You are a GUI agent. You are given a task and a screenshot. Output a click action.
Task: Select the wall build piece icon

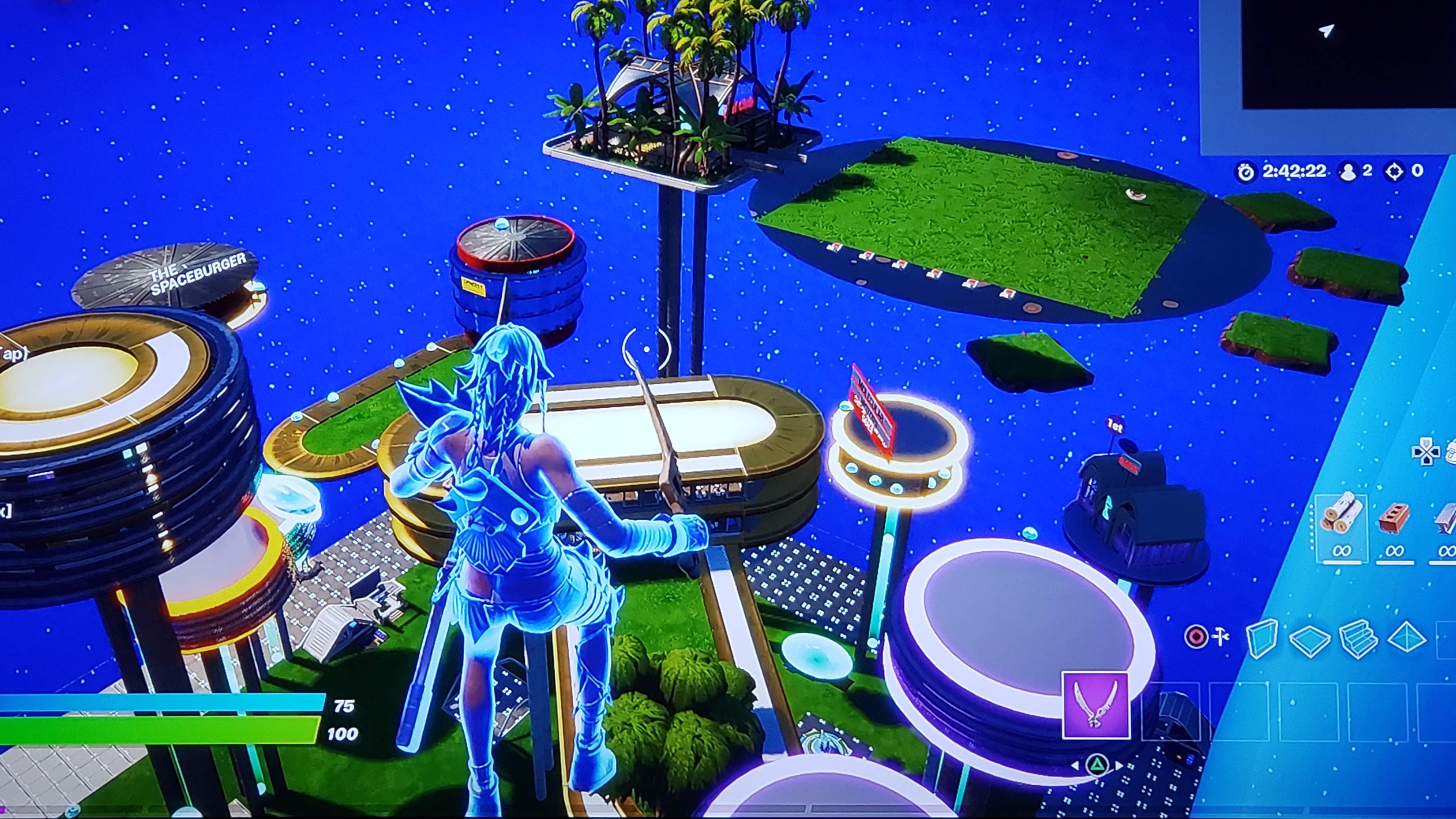click(1262, 638)
